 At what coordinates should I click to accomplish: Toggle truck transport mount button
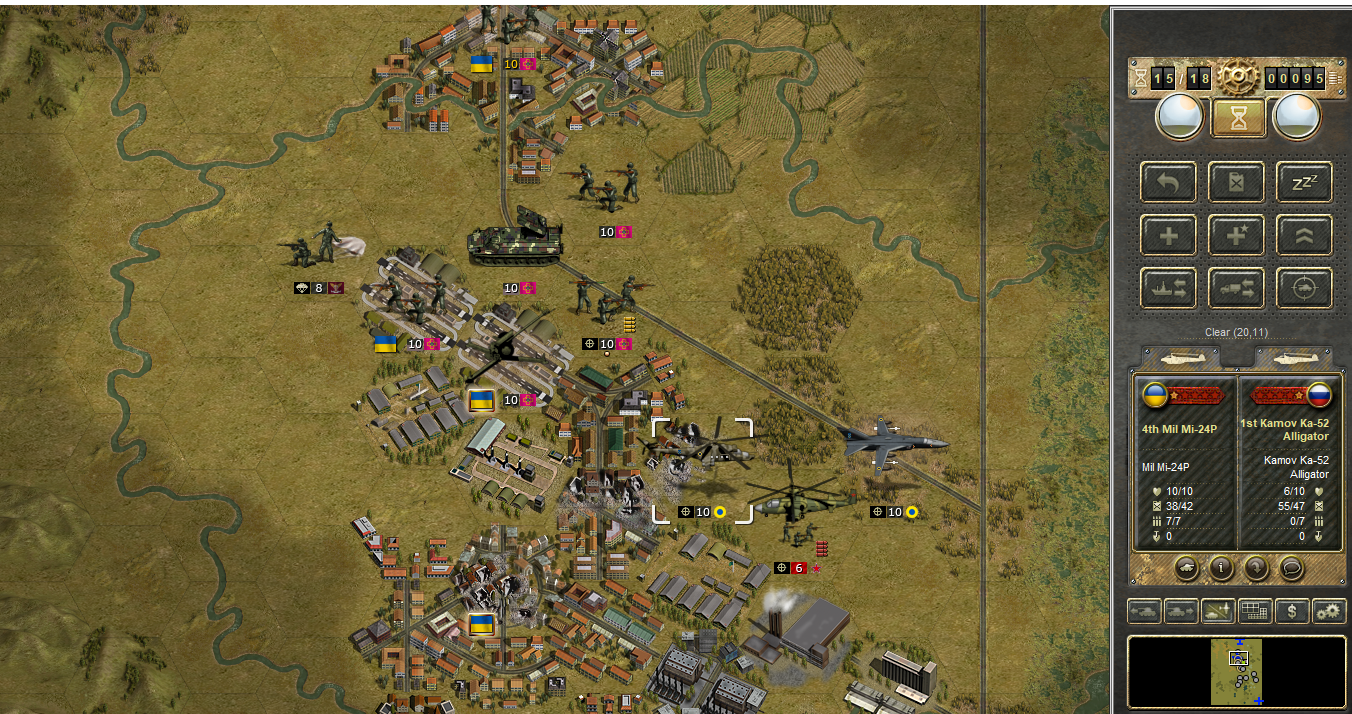pos(1236,289)
